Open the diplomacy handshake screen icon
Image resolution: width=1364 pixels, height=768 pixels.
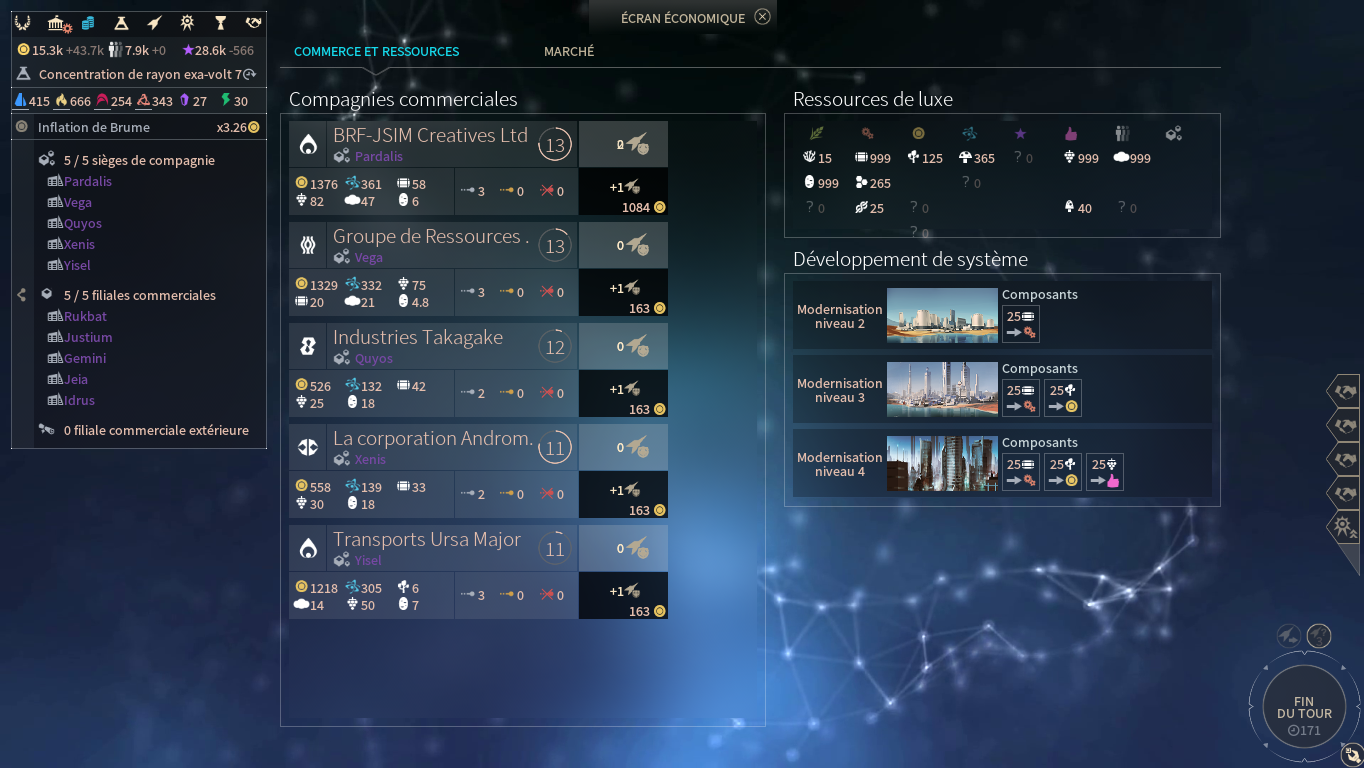click(x=253, y=22)
